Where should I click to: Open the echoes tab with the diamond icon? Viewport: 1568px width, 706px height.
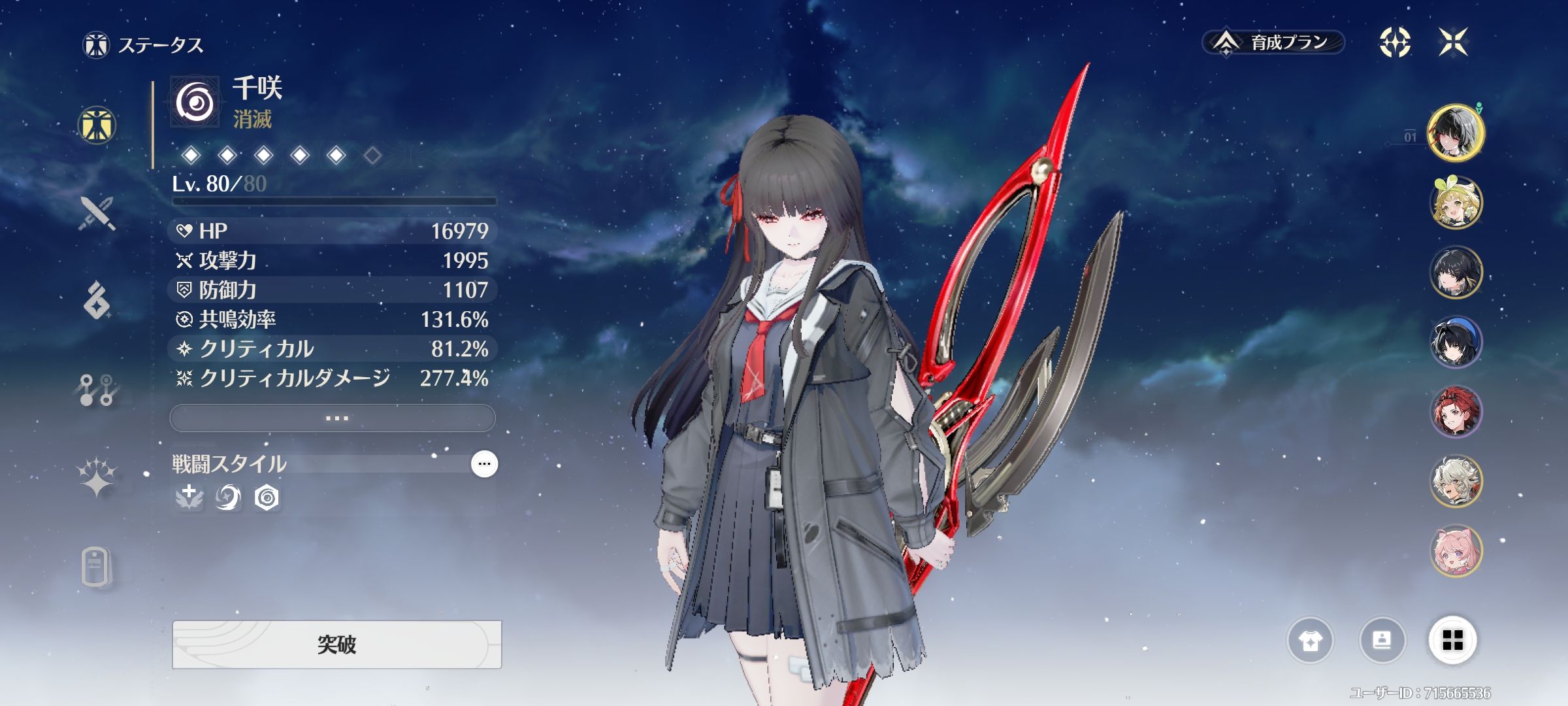click(97, 301)
